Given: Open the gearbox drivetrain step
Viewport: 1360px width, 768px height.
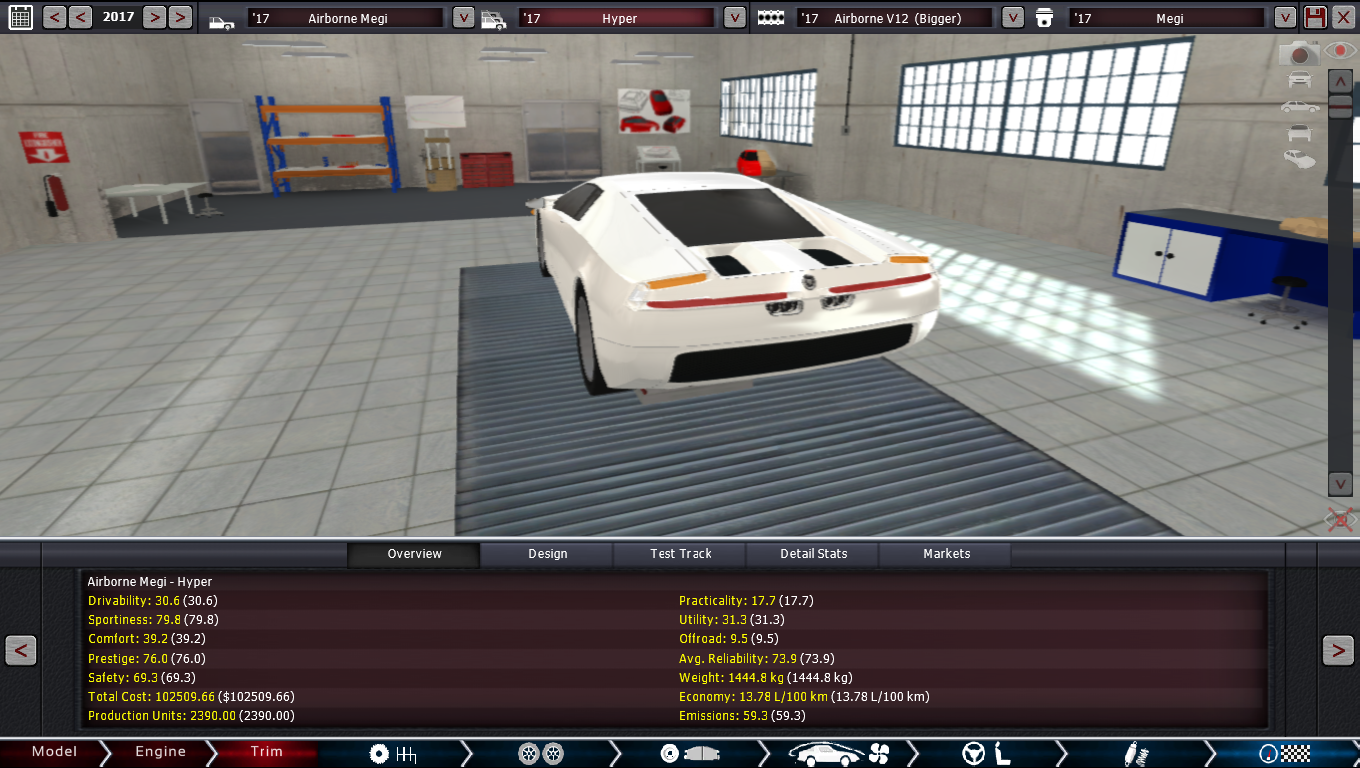Looking at the screenshot, I should coord(392,753).
